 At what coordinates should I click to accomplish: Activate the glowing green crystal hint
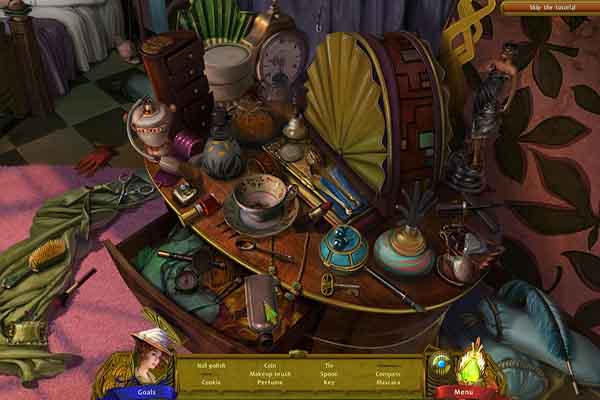coord(470,366)
